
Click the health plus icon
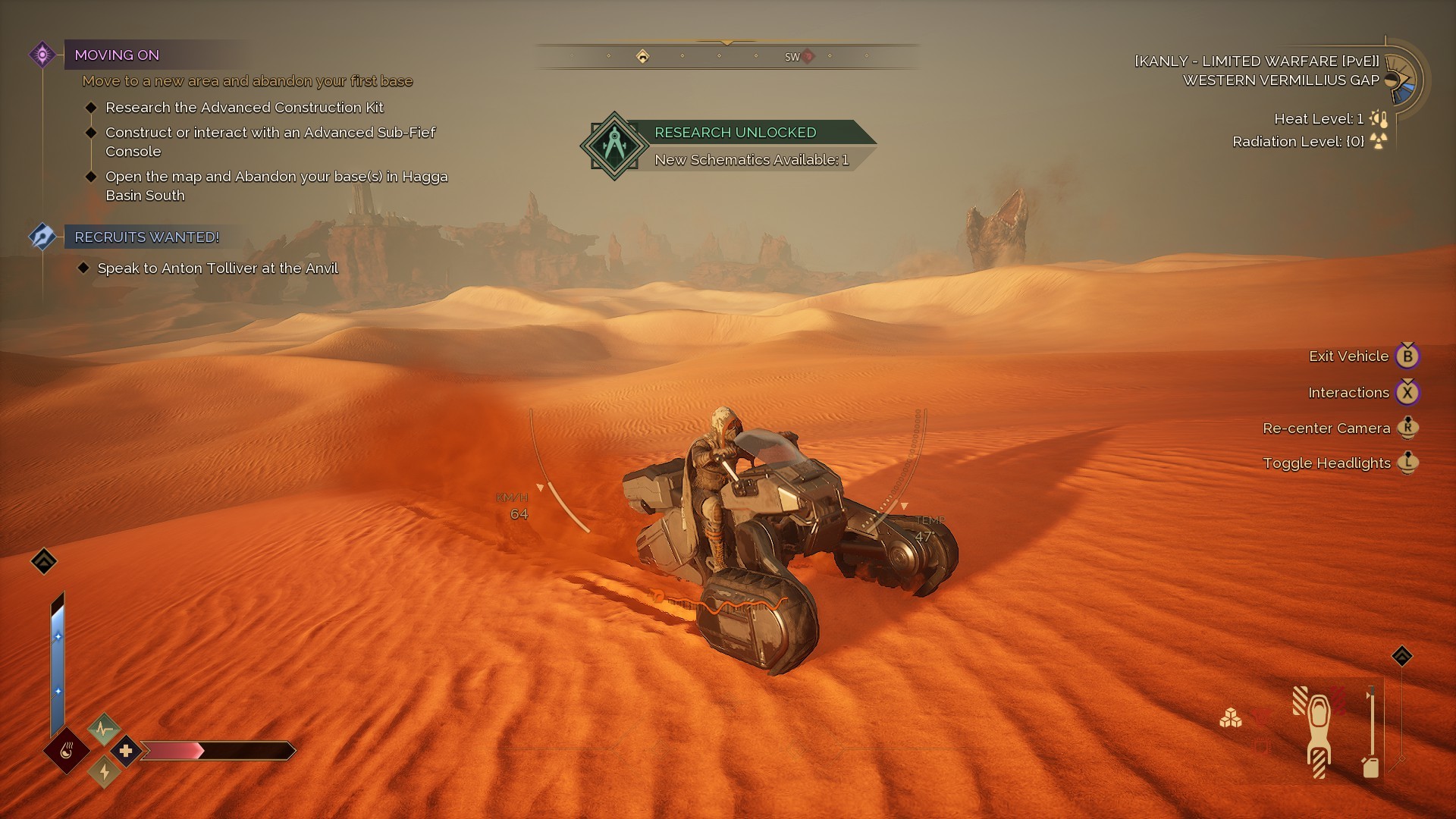[126, 751]
